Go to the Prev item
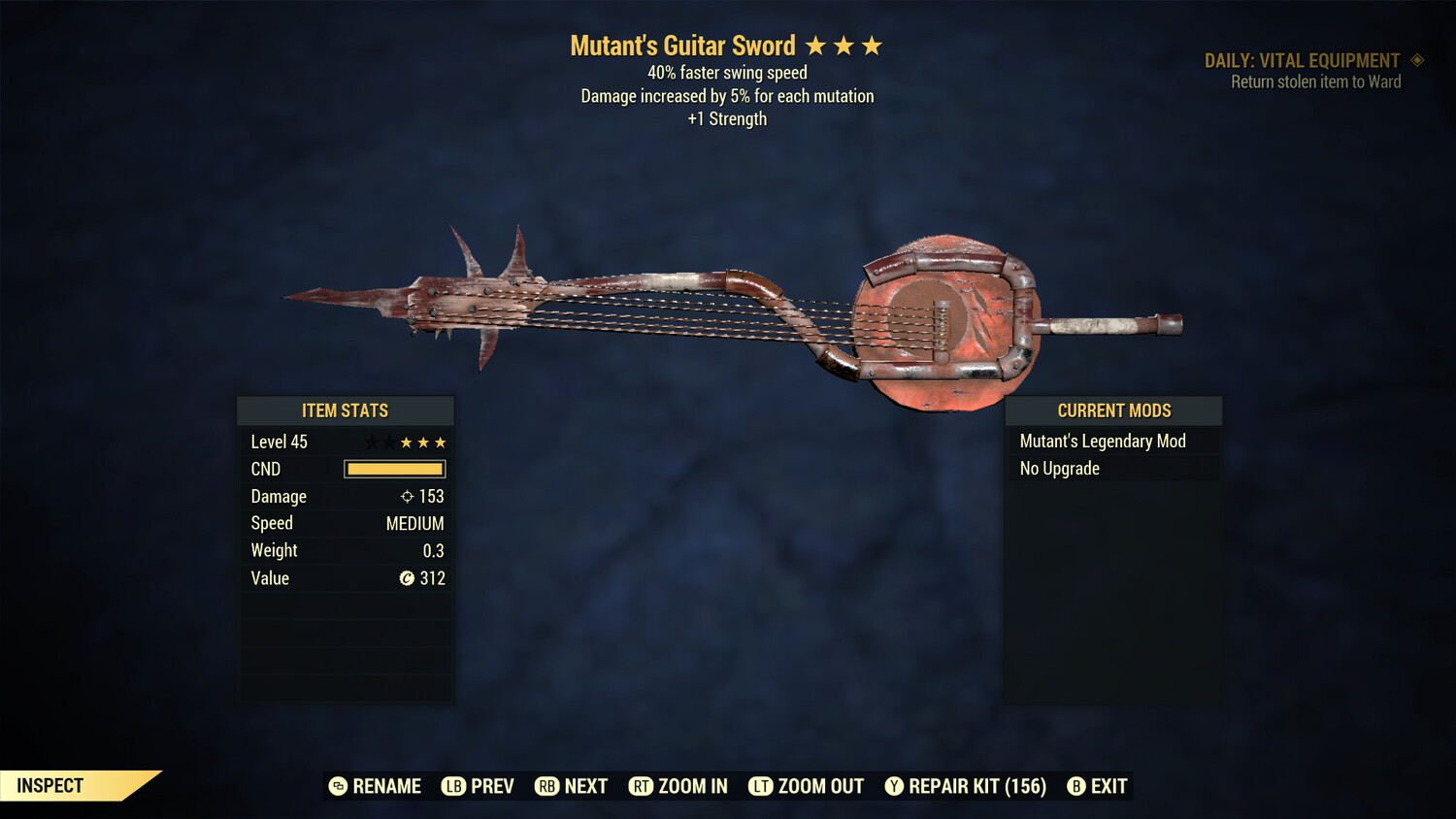 (478, 786)
